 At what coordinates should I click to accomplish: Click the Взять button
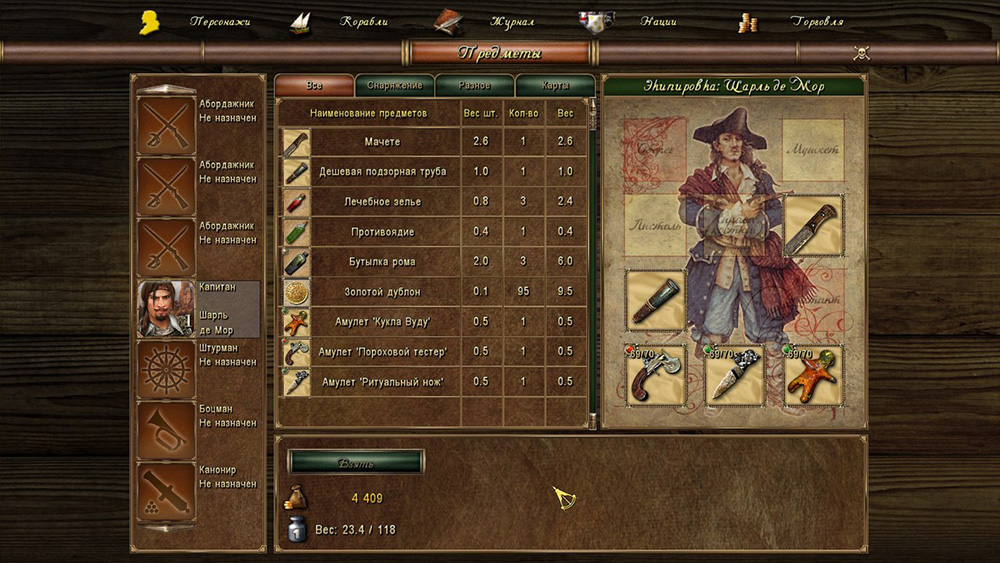point(355,461)
